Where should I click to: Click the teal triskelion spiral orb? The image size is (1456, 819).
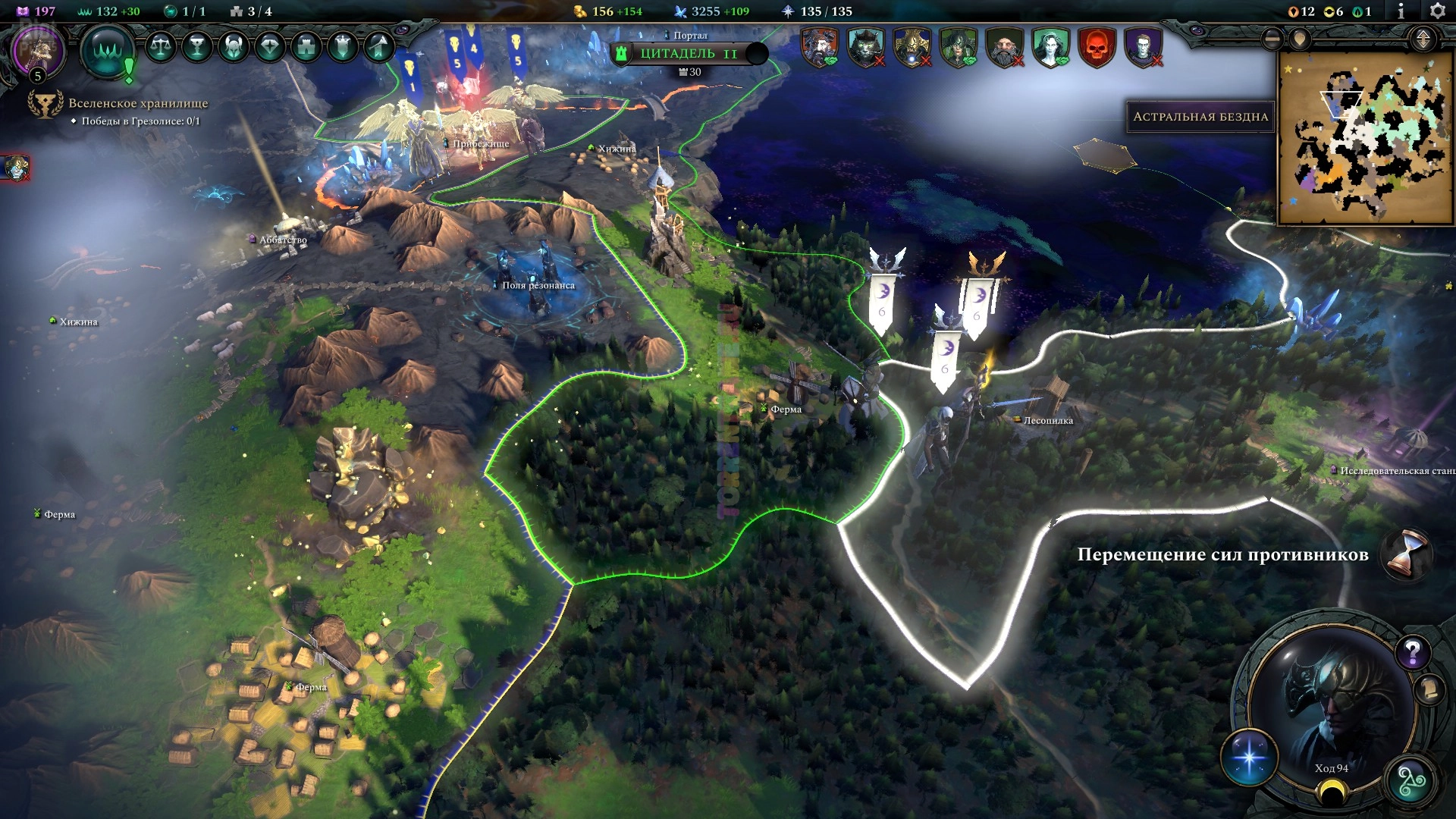(x=1410, y=782)
